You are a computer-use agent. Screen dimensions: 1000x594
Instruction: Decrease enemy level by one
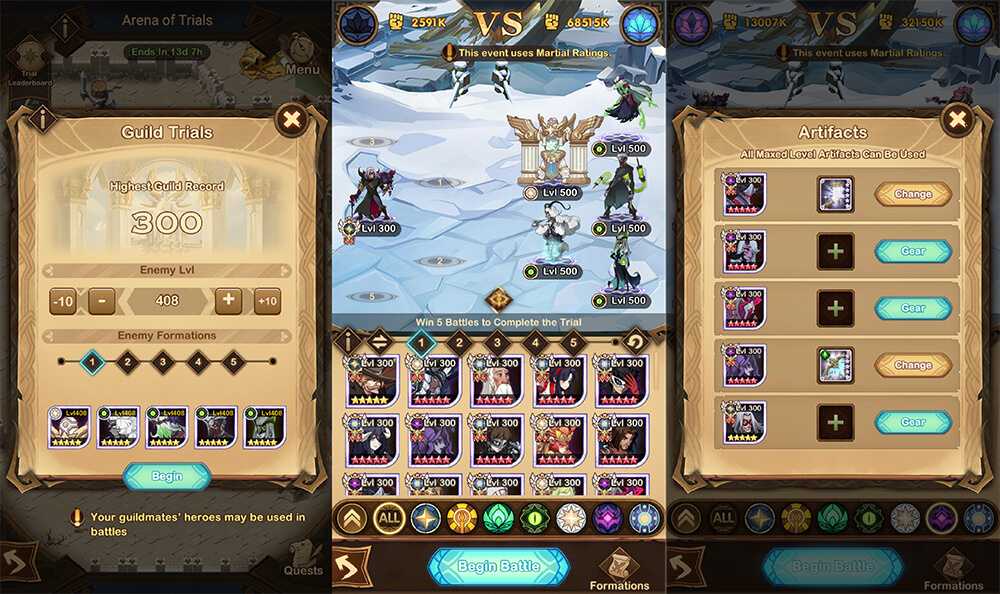pyautogui.click(x=101, y=301)
